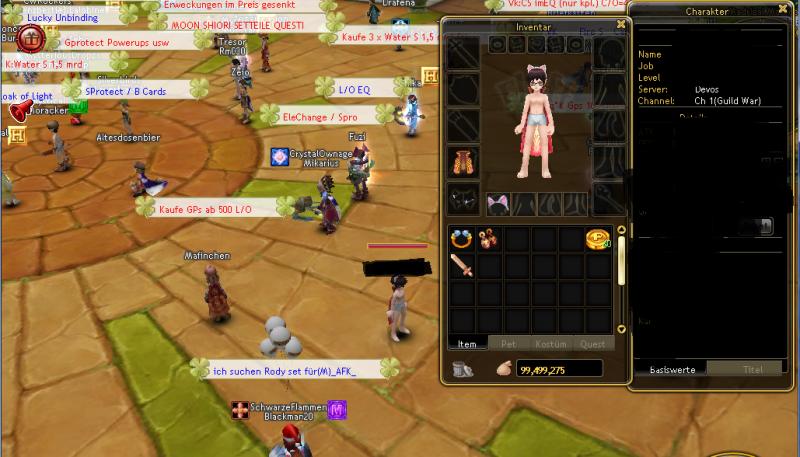Open the "EleChange / Spro" shop banner
This screenshot has width=800, height=457.
(318, 117)
